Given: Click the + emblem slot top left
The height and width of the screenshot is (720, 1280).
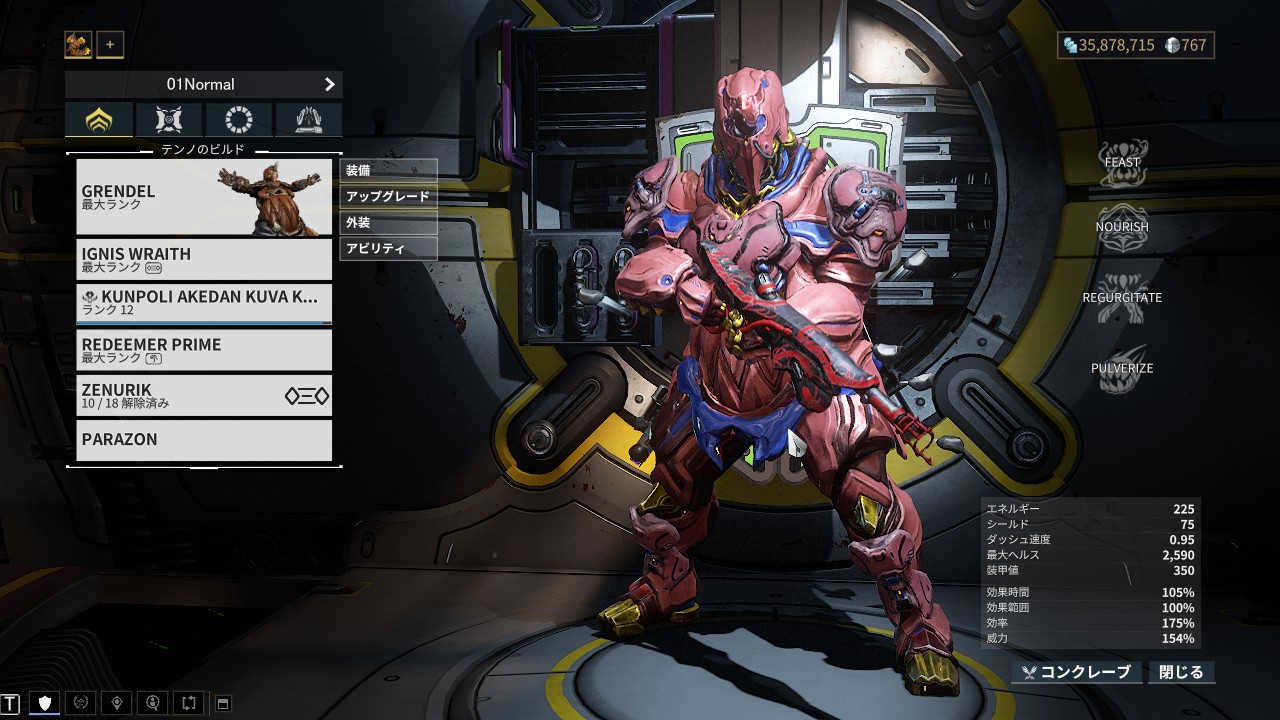Looking at the screenshot, I should pyautogui.click(x=110, y=44).
